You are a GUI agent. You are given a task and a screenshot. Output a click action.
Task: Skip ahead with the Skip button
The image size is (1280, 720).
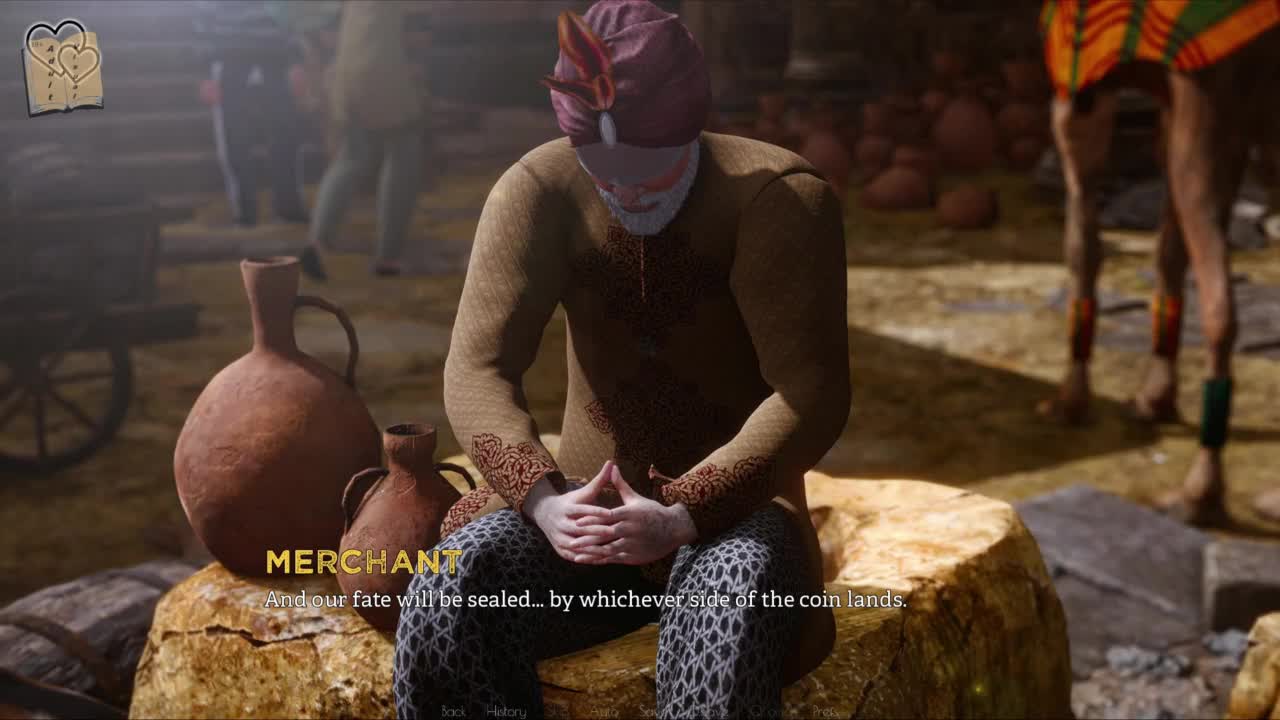pos(558,711)
